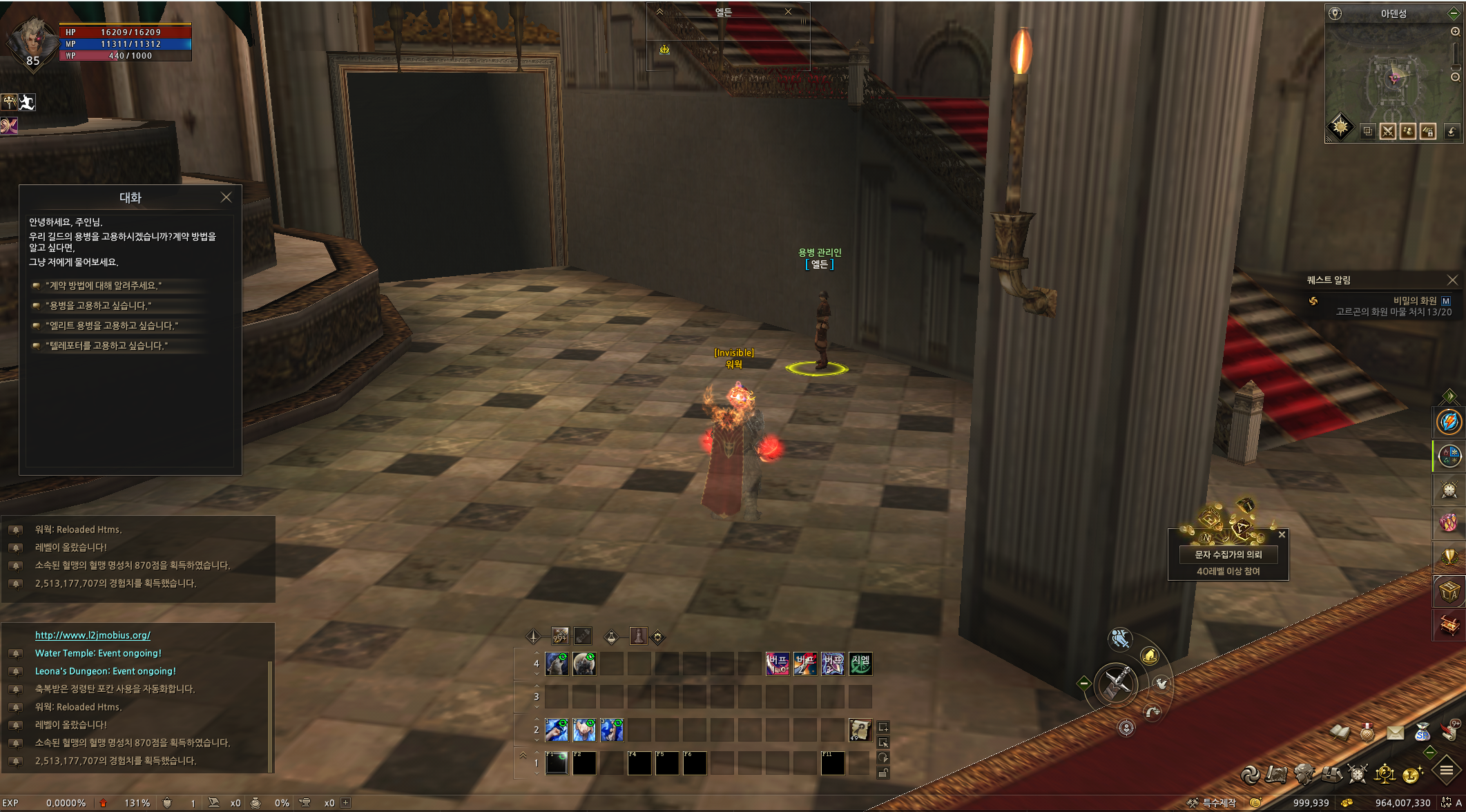Zoom out on the minimap
This screenshot has height=812, width=1466.
point(1455,77)
